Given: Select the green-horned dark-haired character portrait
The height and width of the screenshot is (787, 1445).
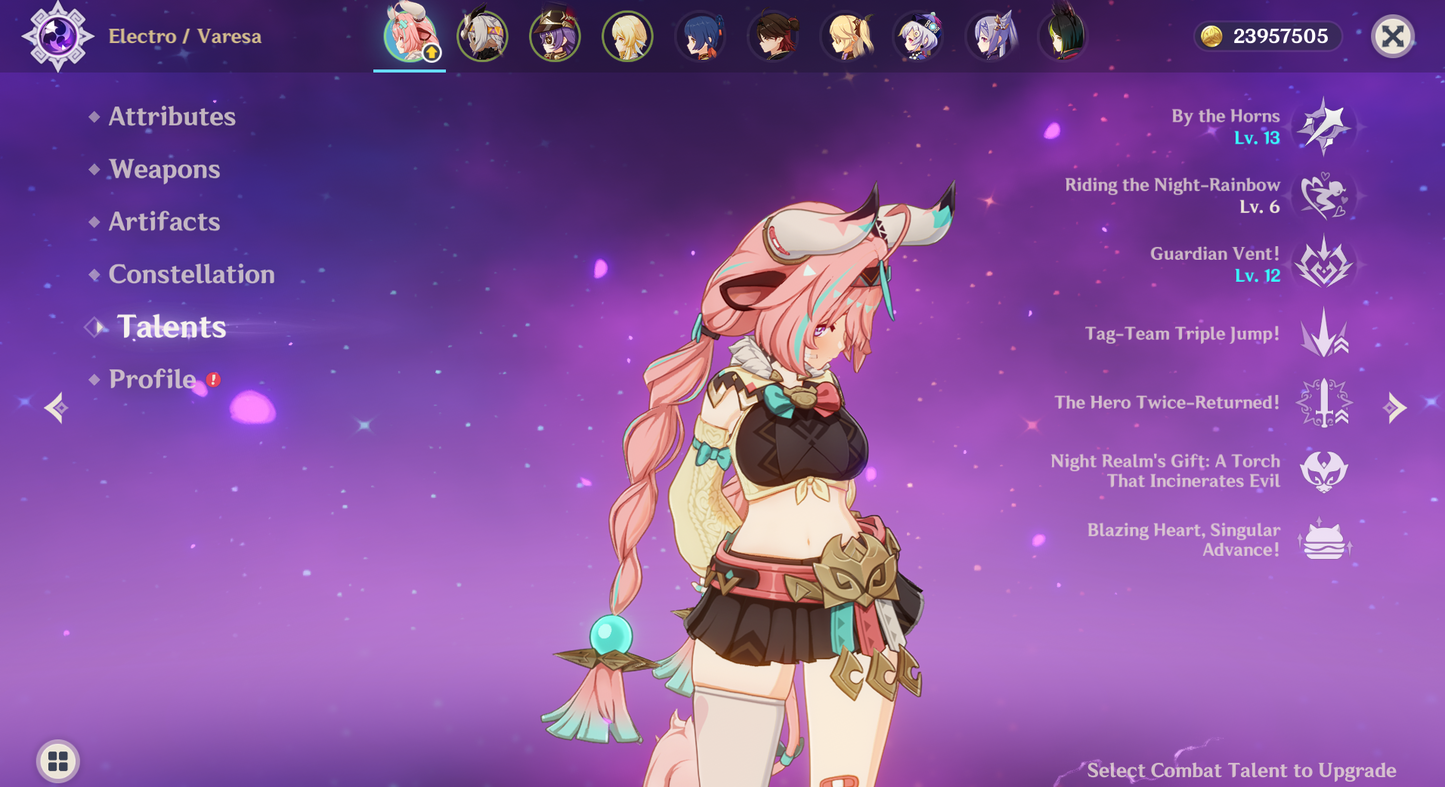Looking at the screenshot, I should [1062, 35].
